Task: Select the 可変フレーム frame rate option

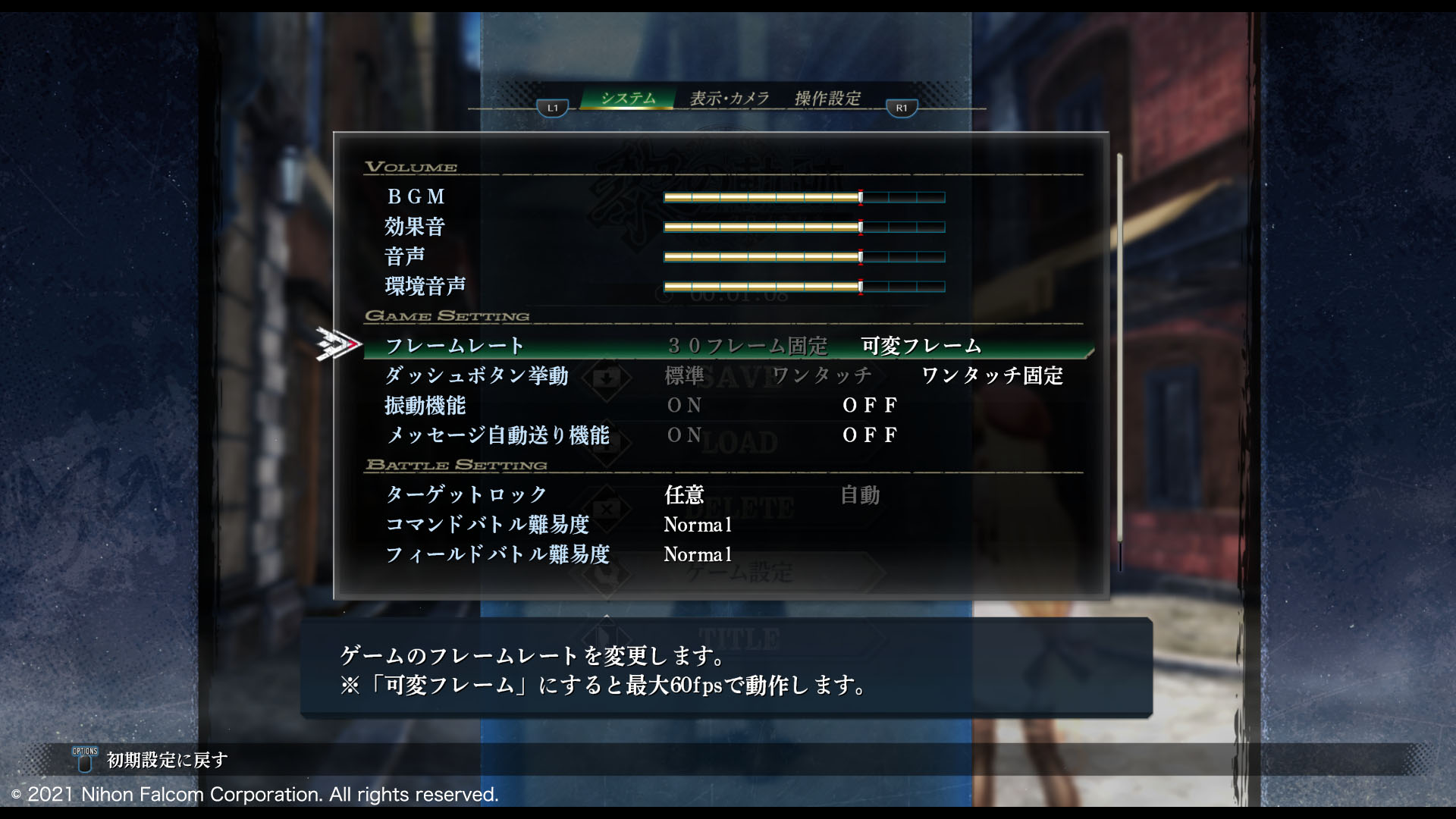Action: (x=921, y=347)
